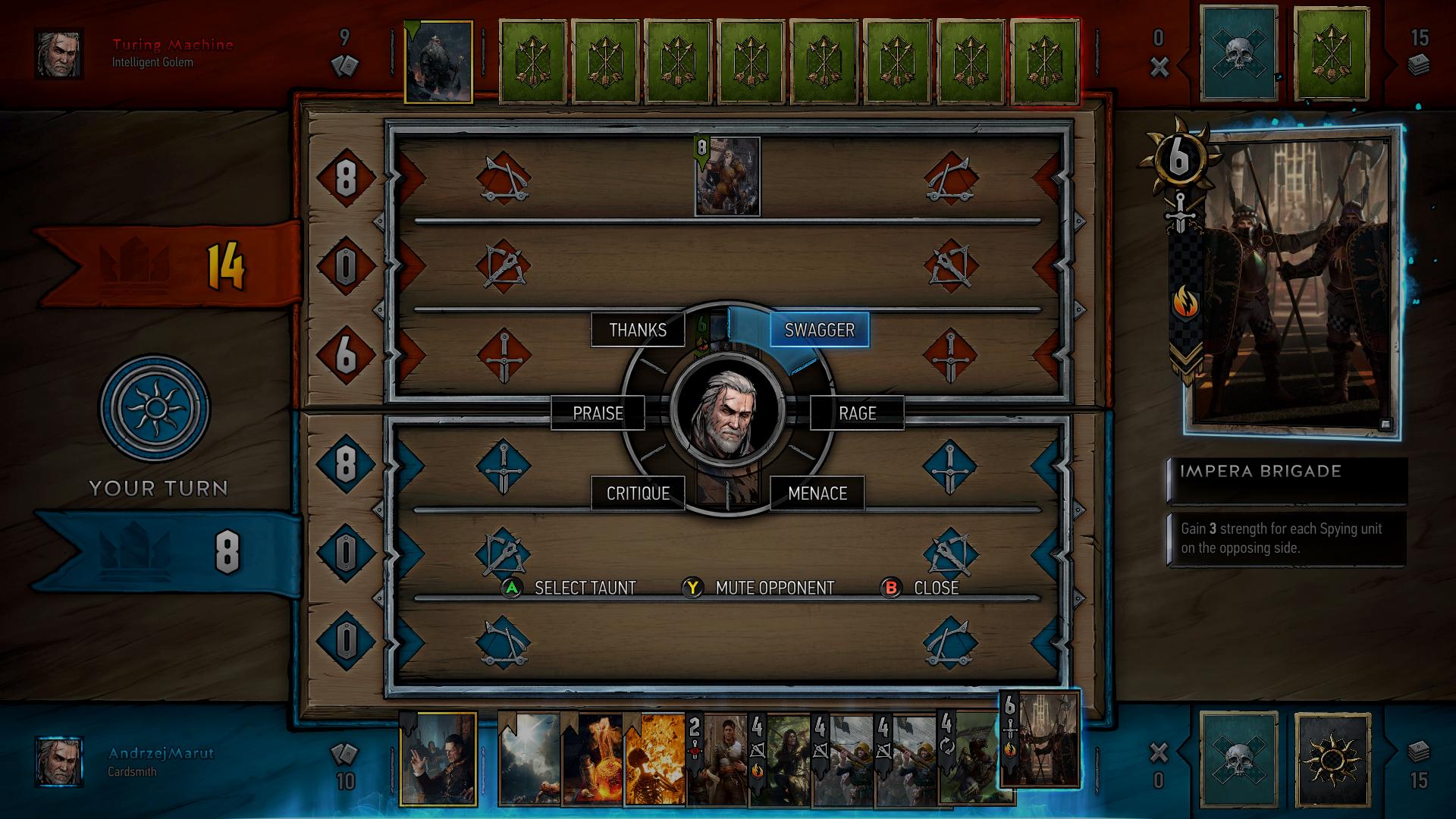1456x819 pixels.
Task: Click the round sun pass coin
Action: click(x=155, y=409)
